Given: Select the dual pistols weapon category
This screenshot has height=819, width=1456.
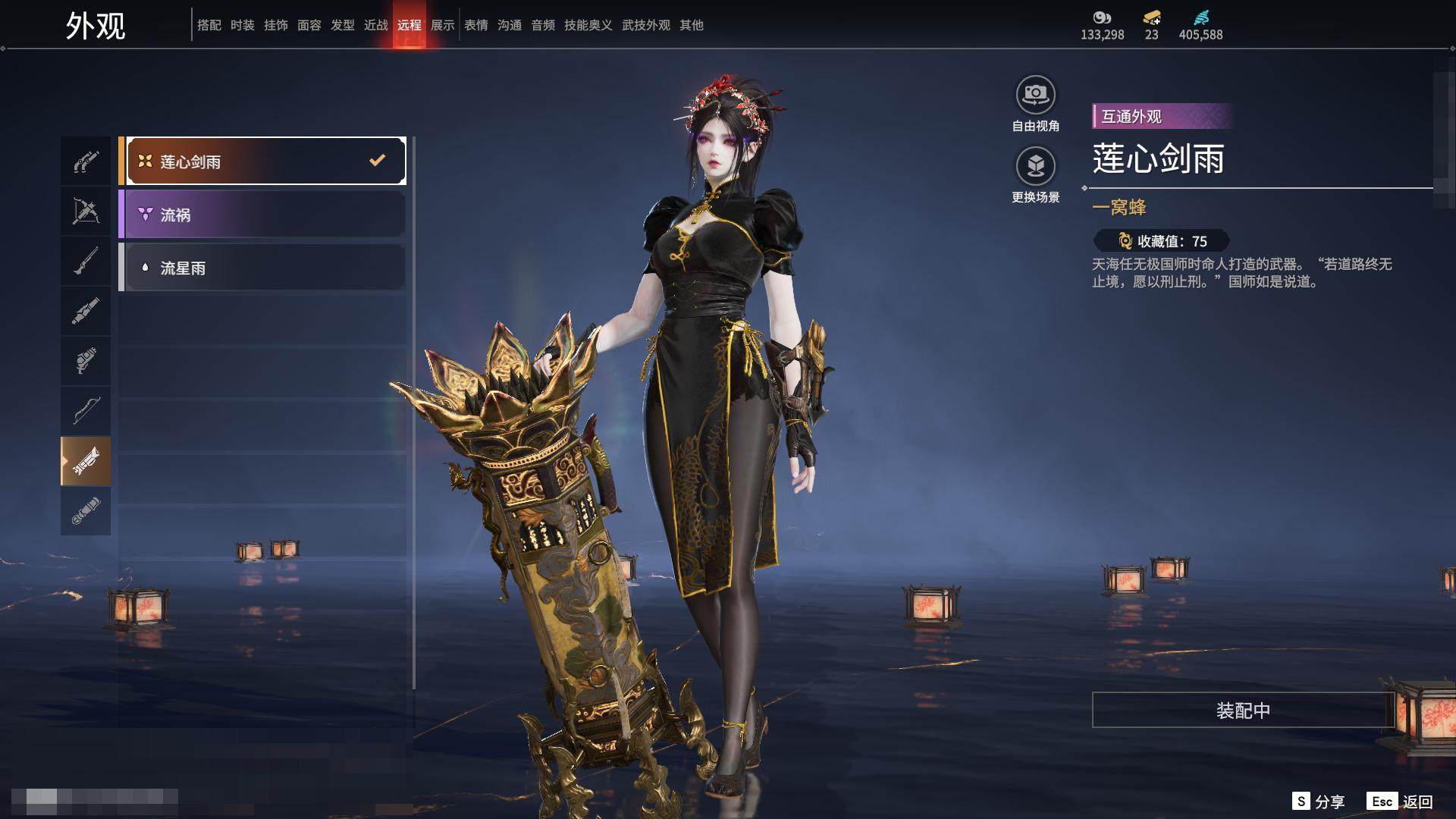Looking at the screenshot, I should coord(86,162).
